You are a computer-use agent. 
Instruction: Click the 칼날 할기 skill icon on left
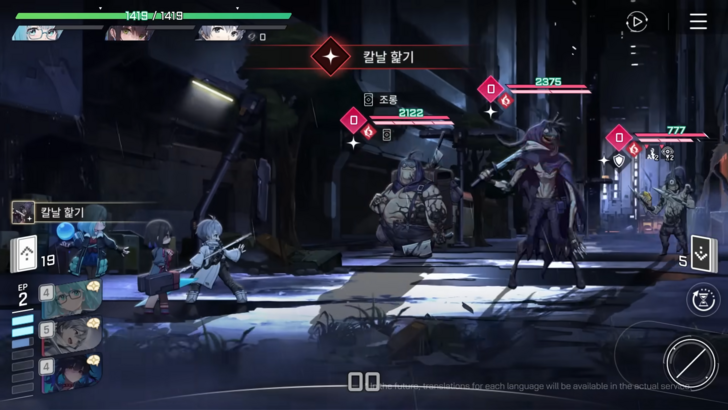pyautogui.click(x=23, y=212)
